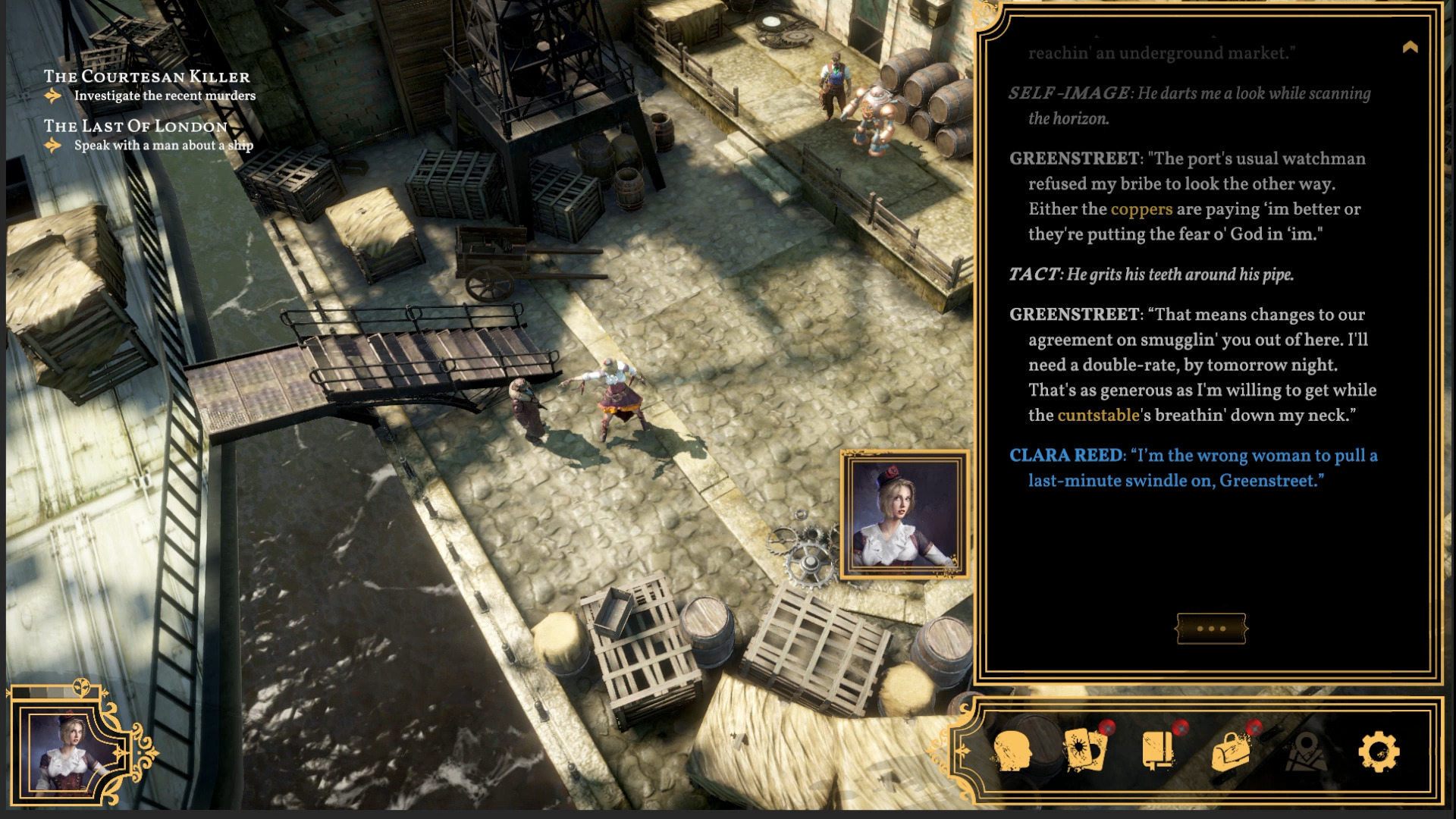Select 'The Last Of London' quest title
The image size is (1456, 819).
(135, 127)
